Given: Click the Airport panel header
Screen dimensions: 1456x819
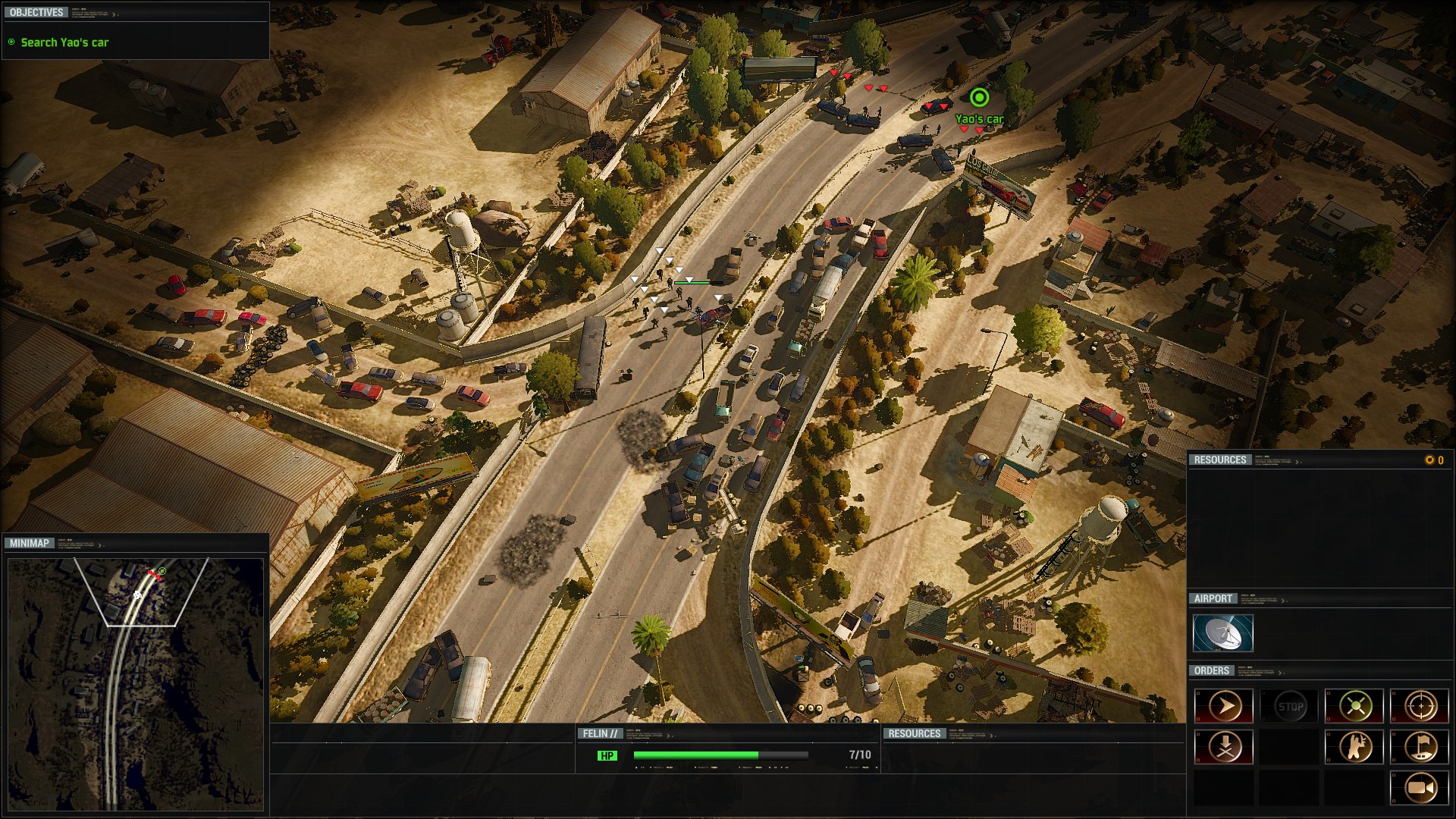Looking at the screenshot, I should (1213, 598).
